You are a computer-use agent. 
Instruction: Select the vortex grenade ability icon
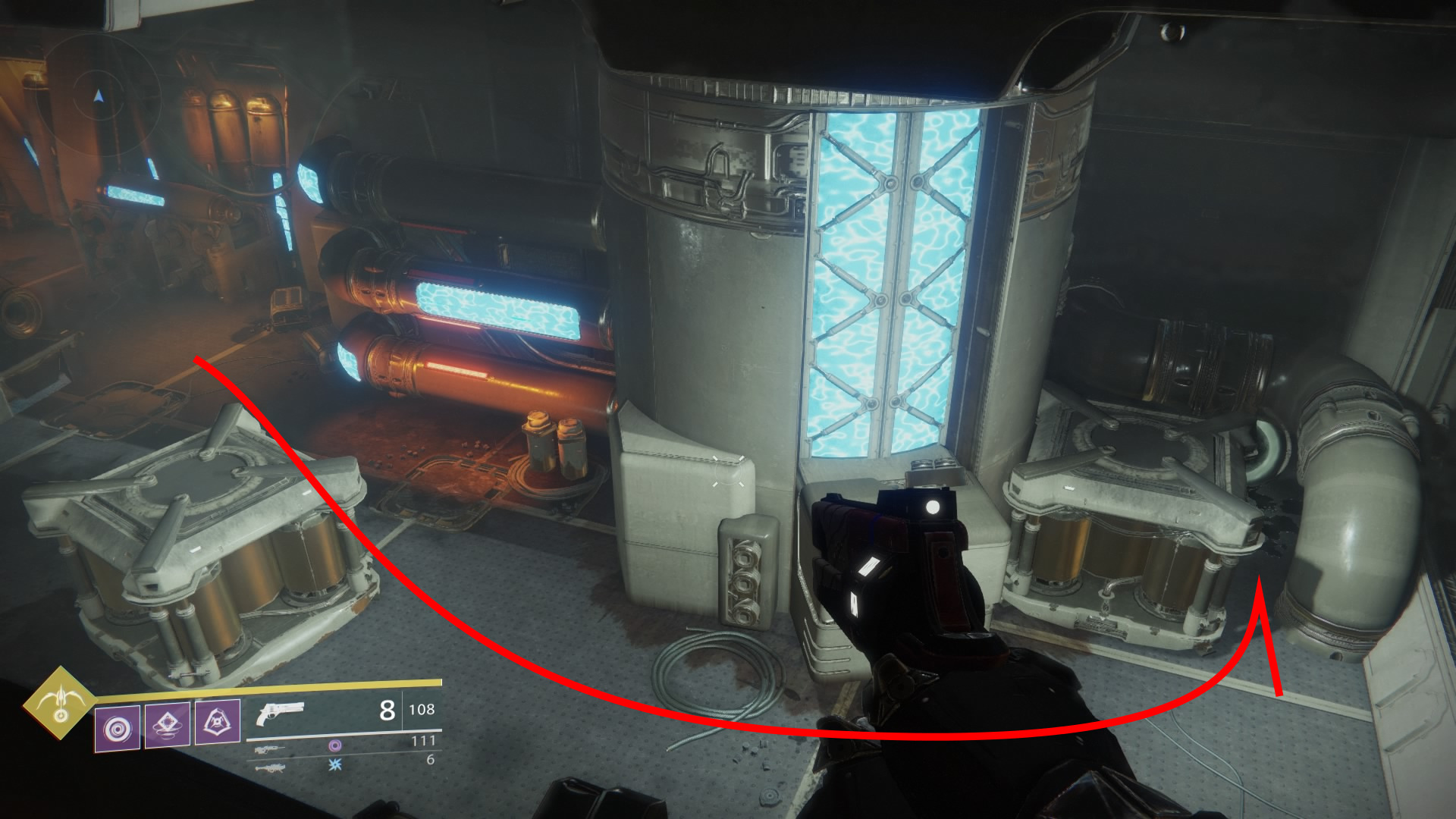coord(118,728)
